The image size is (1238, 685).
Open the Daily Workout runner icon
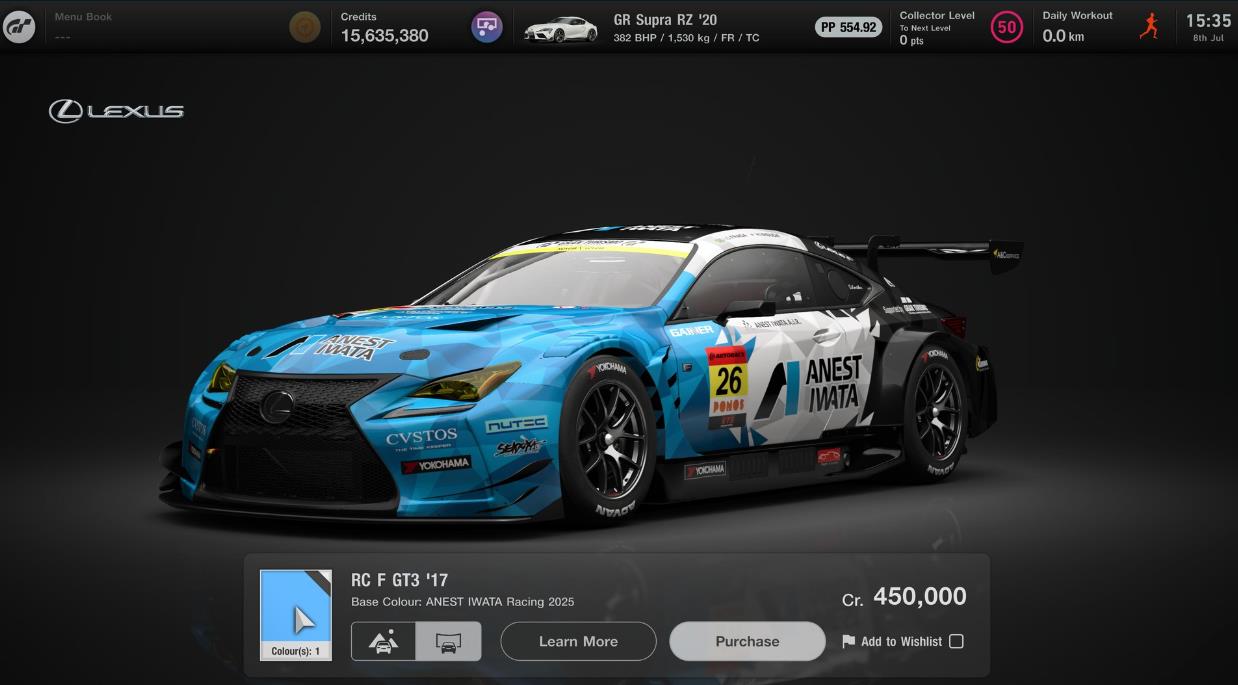pyautogui.click(x=1149, y=27)
